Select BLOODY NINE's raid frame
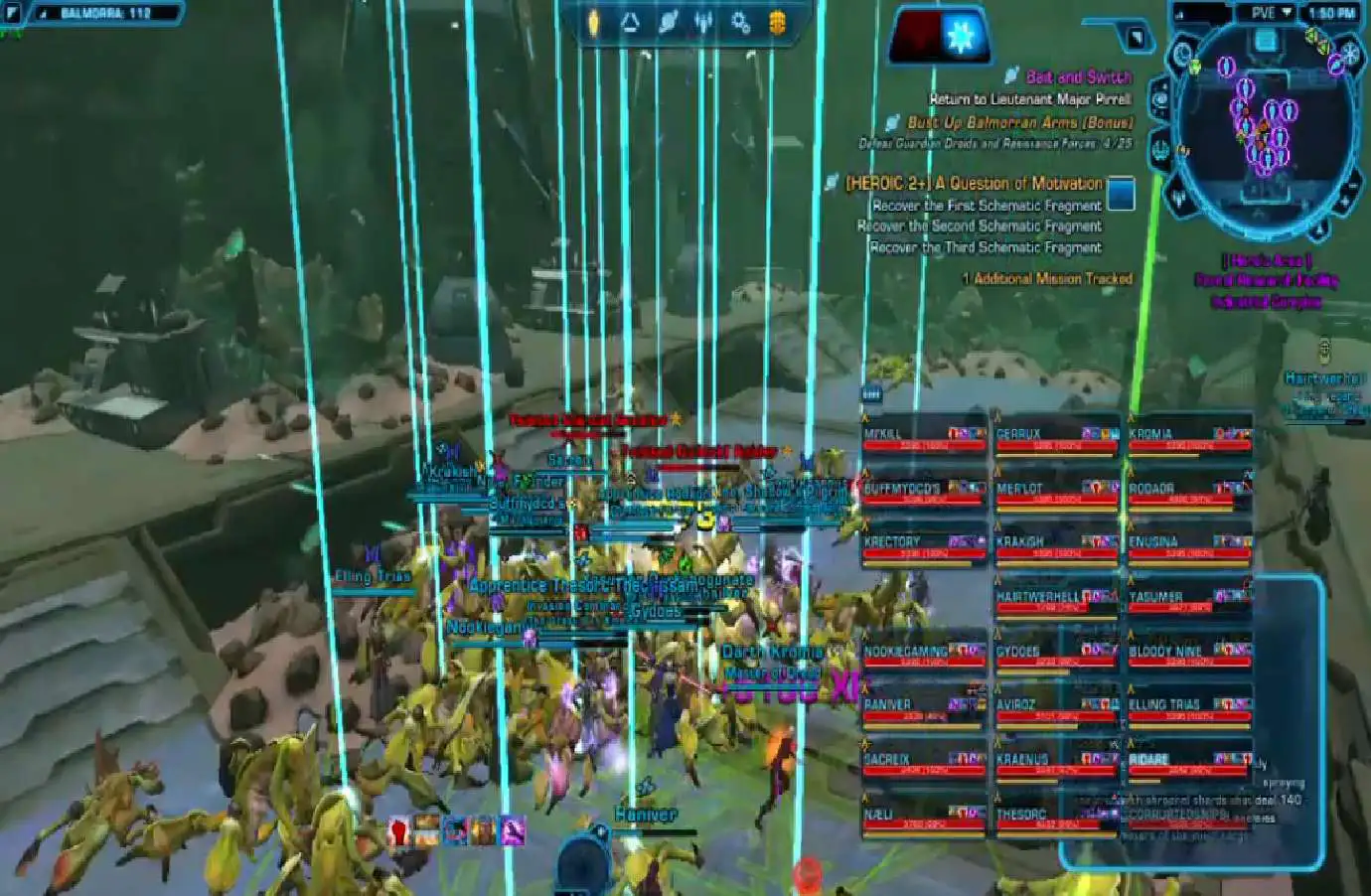 click(x=1189, y=657)
